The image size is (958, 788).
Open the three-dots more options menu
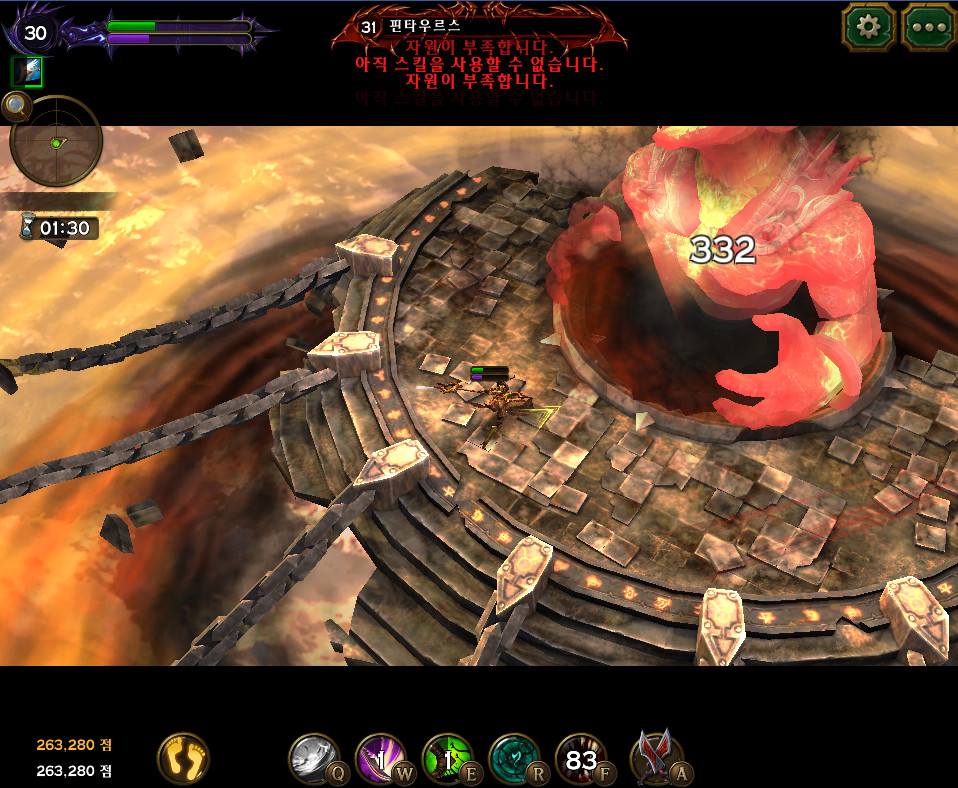(928, 27)
